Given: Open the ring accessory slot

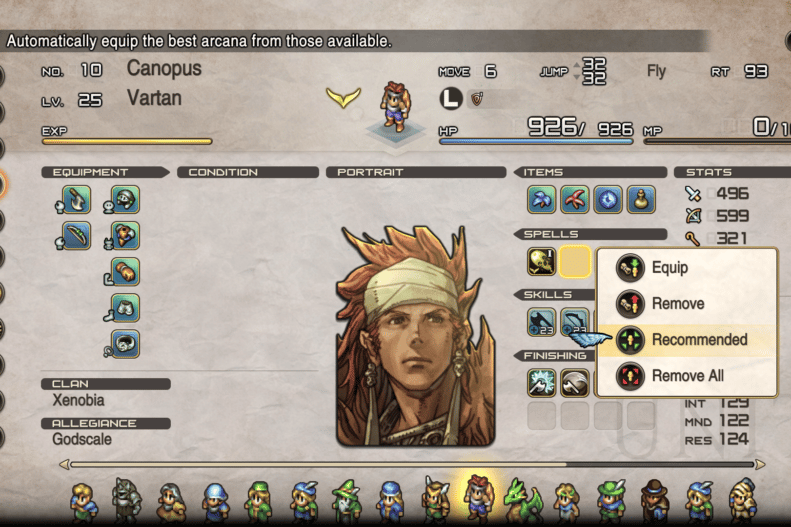Looking at the screenshot, I should (125, 344).
